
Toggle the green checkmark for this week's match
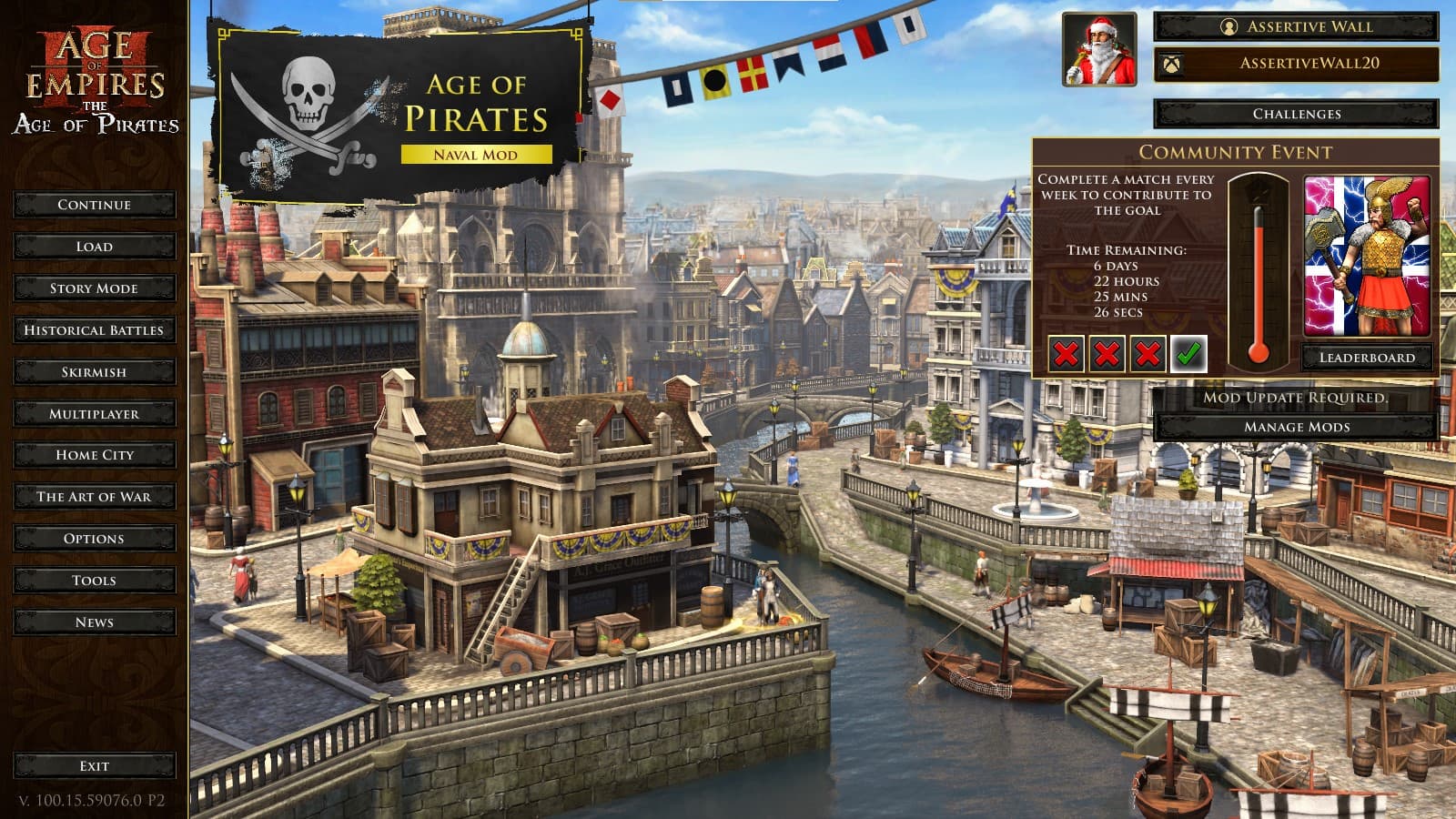pyautogui.click(x=1187, y=355)
